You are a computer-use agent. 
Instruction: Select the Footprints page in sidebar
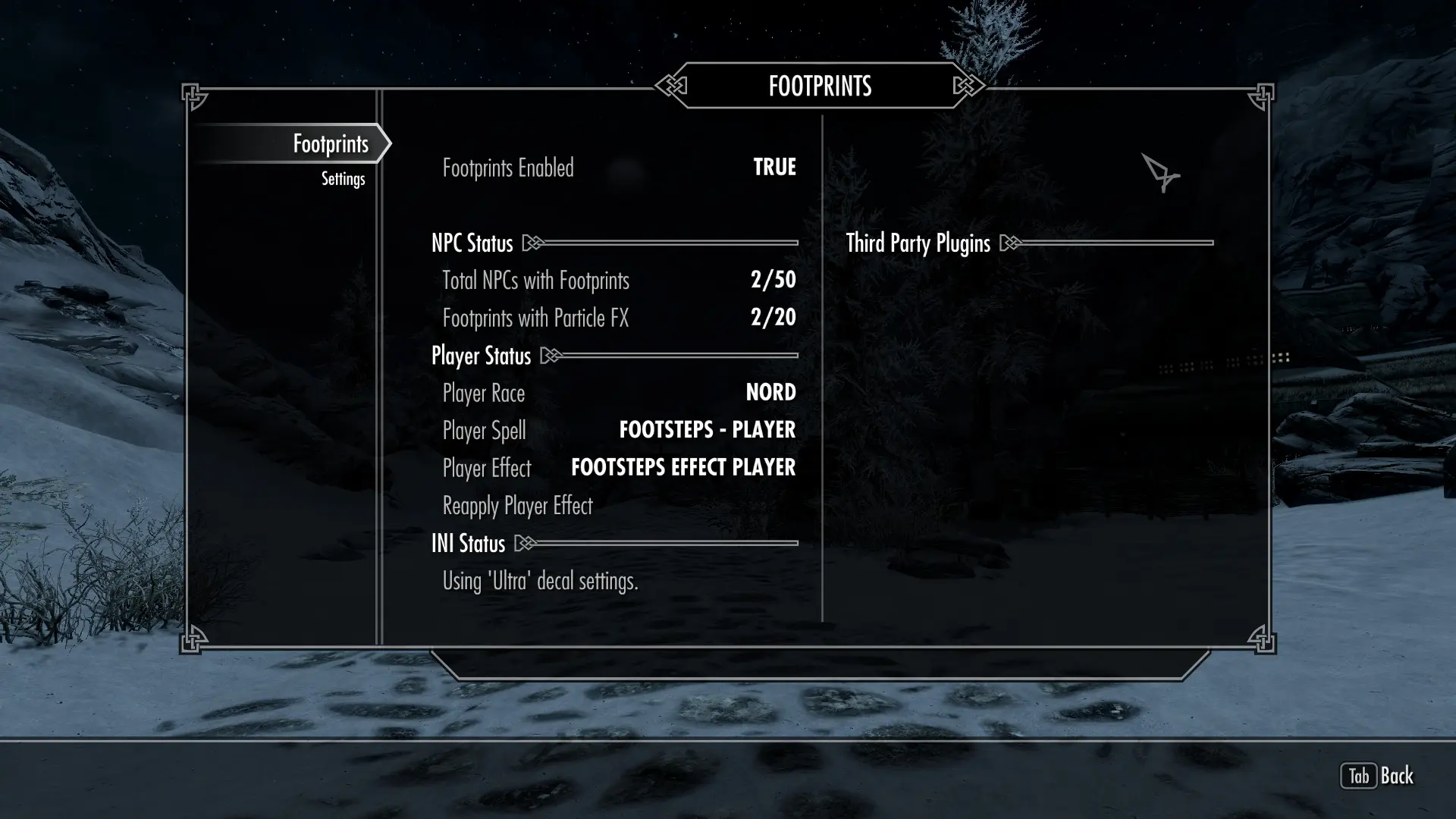(331, 144)
